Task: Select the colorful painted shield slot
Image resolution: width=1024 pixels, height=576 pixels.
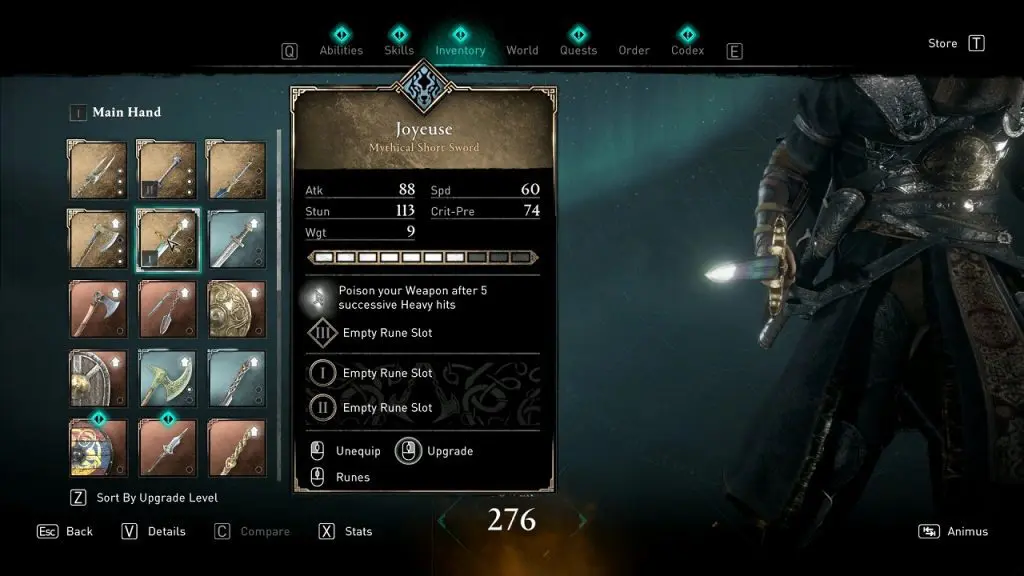Action: [x=98, y=447]
